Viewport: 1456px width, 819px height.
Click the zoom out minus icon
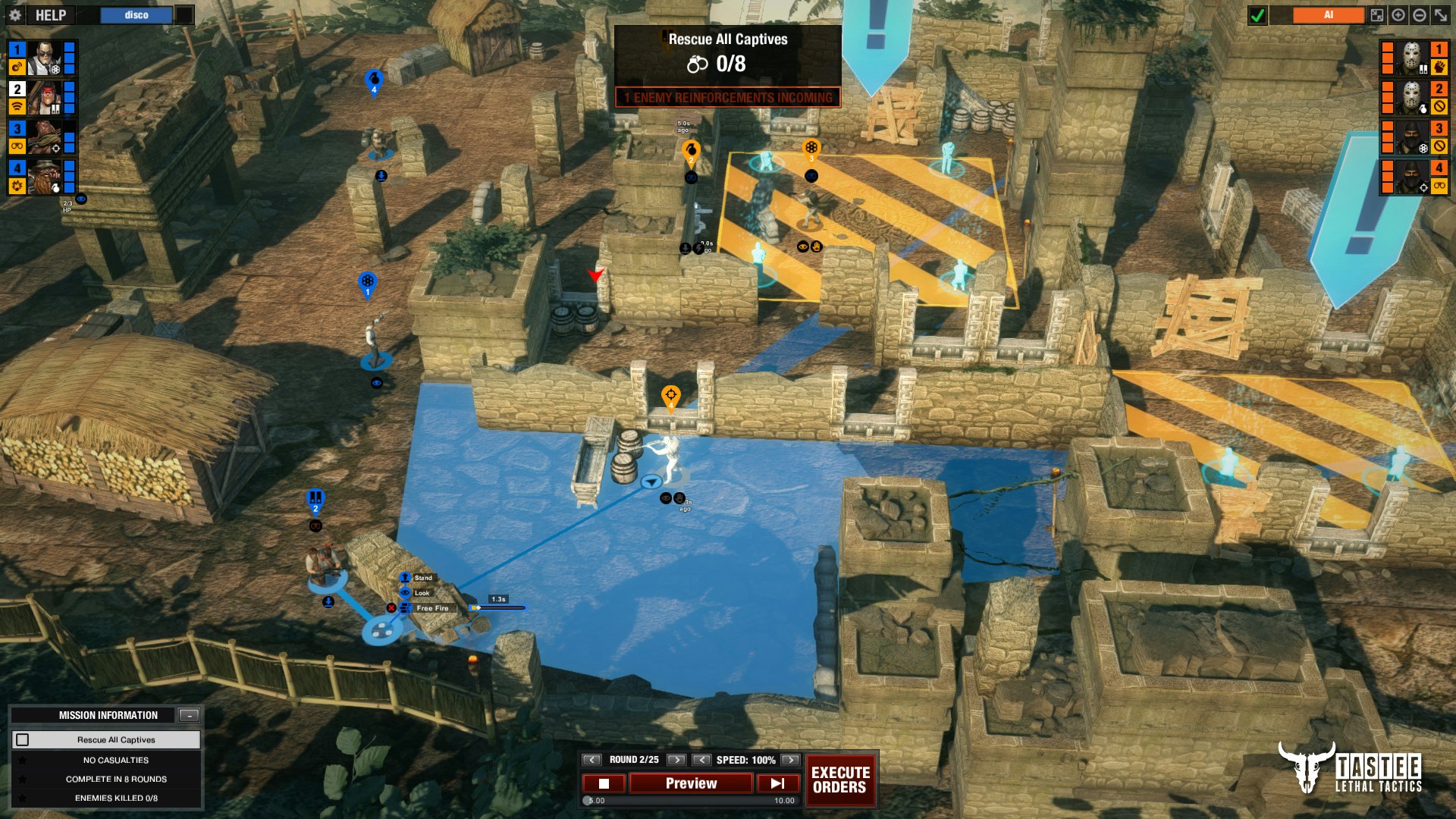[x=1419, y=15]
